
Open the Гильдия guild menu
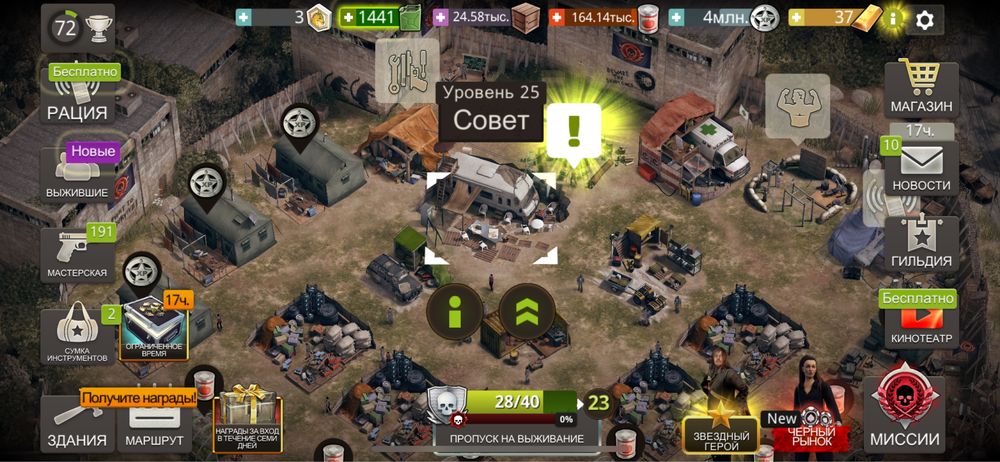coord(921,244)
